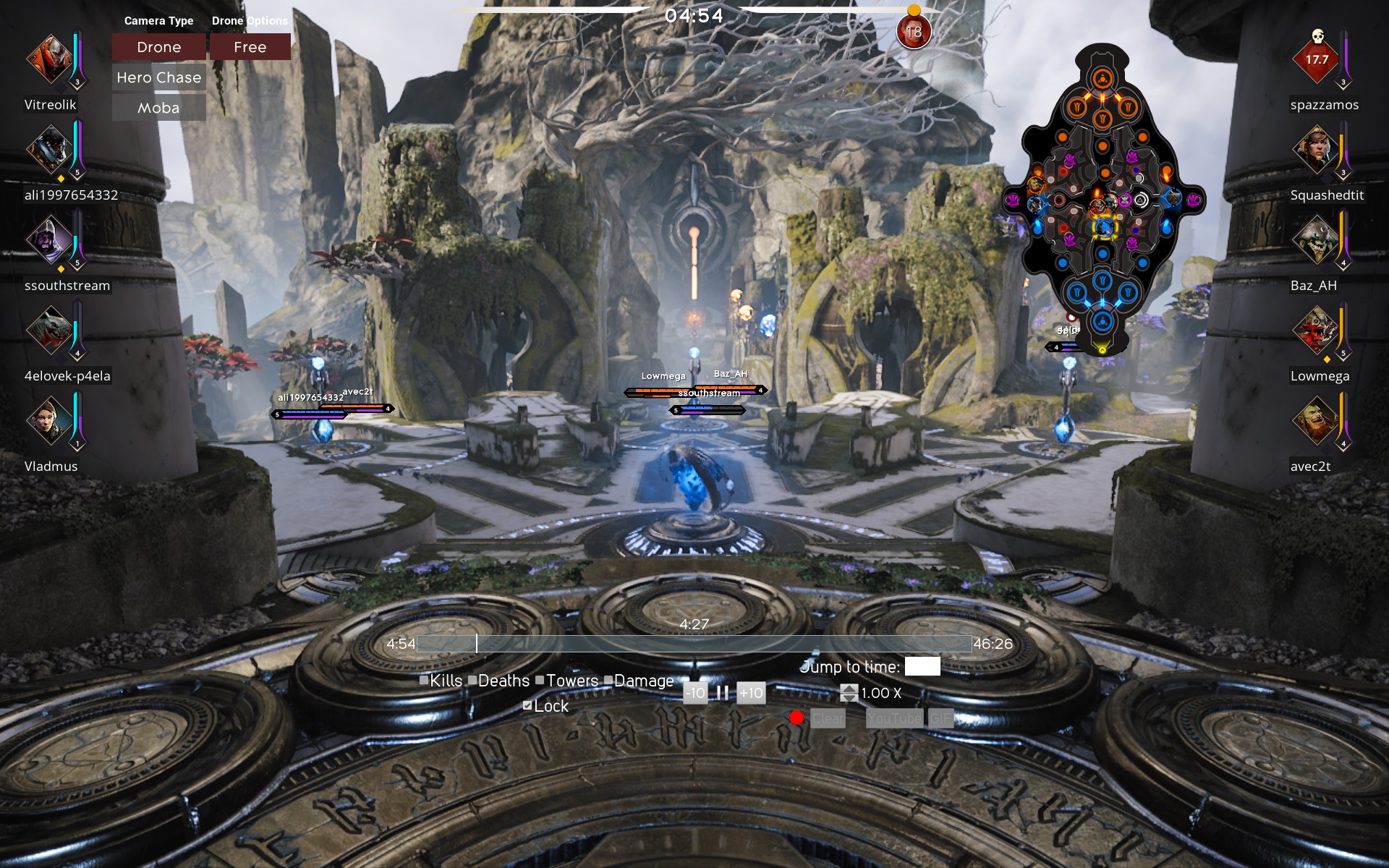Toggle the Kills event filter
1389x868 pixels.
(x=424, y=680)
